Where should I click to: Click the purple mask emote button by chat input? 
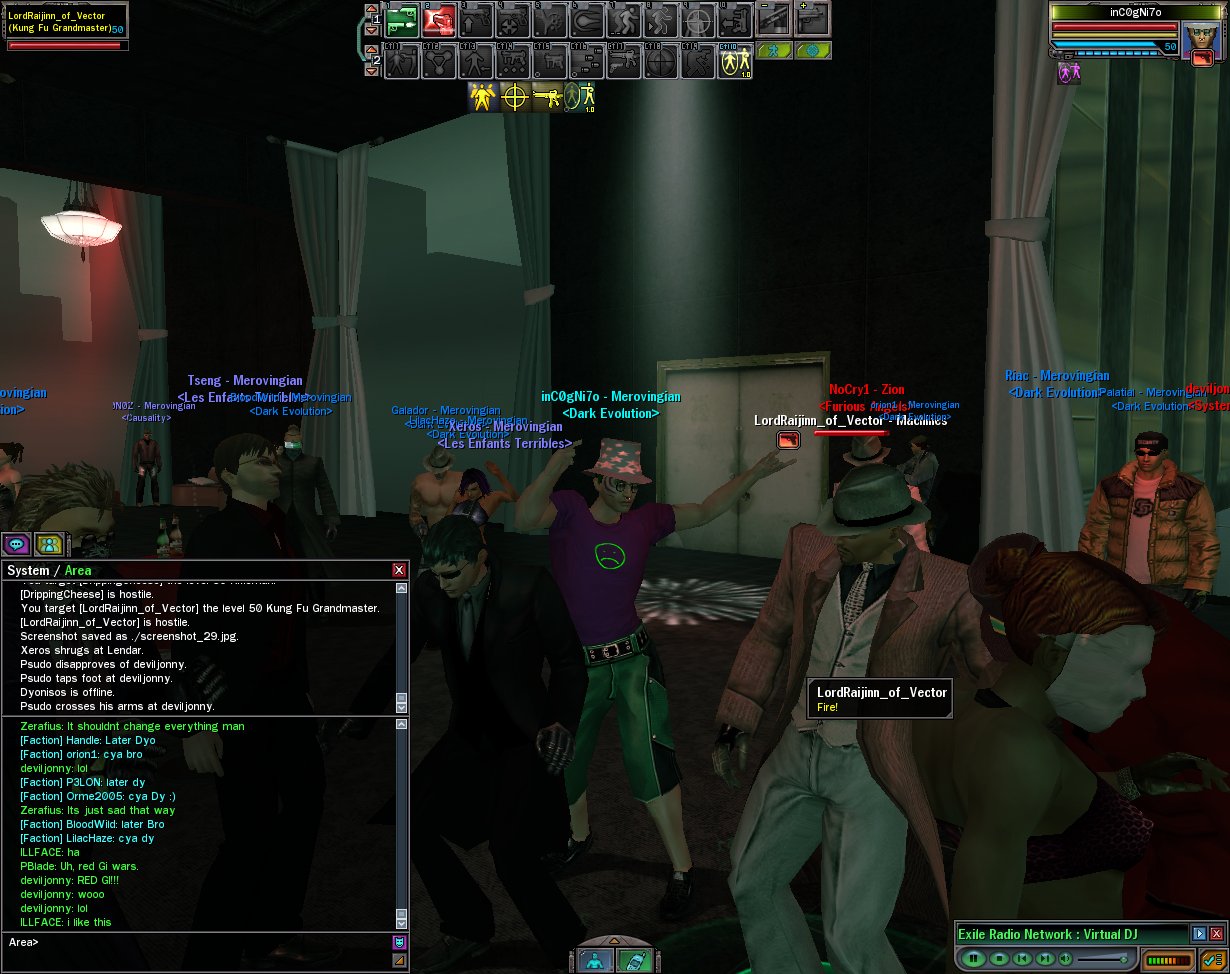[399, 942]
